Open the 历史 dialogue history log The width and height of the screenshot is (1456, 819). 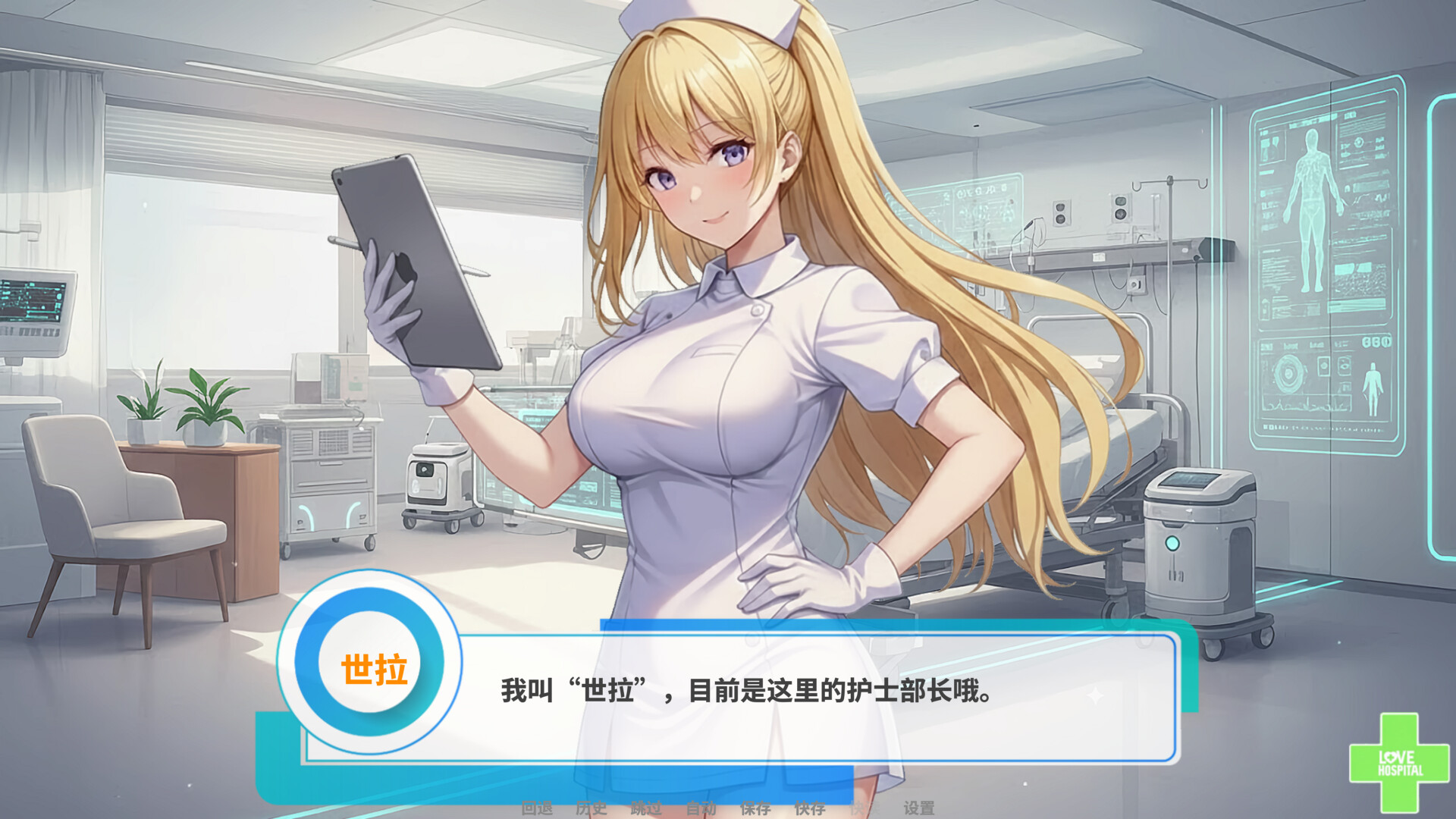pyautogui.click(x=592, y=808)
